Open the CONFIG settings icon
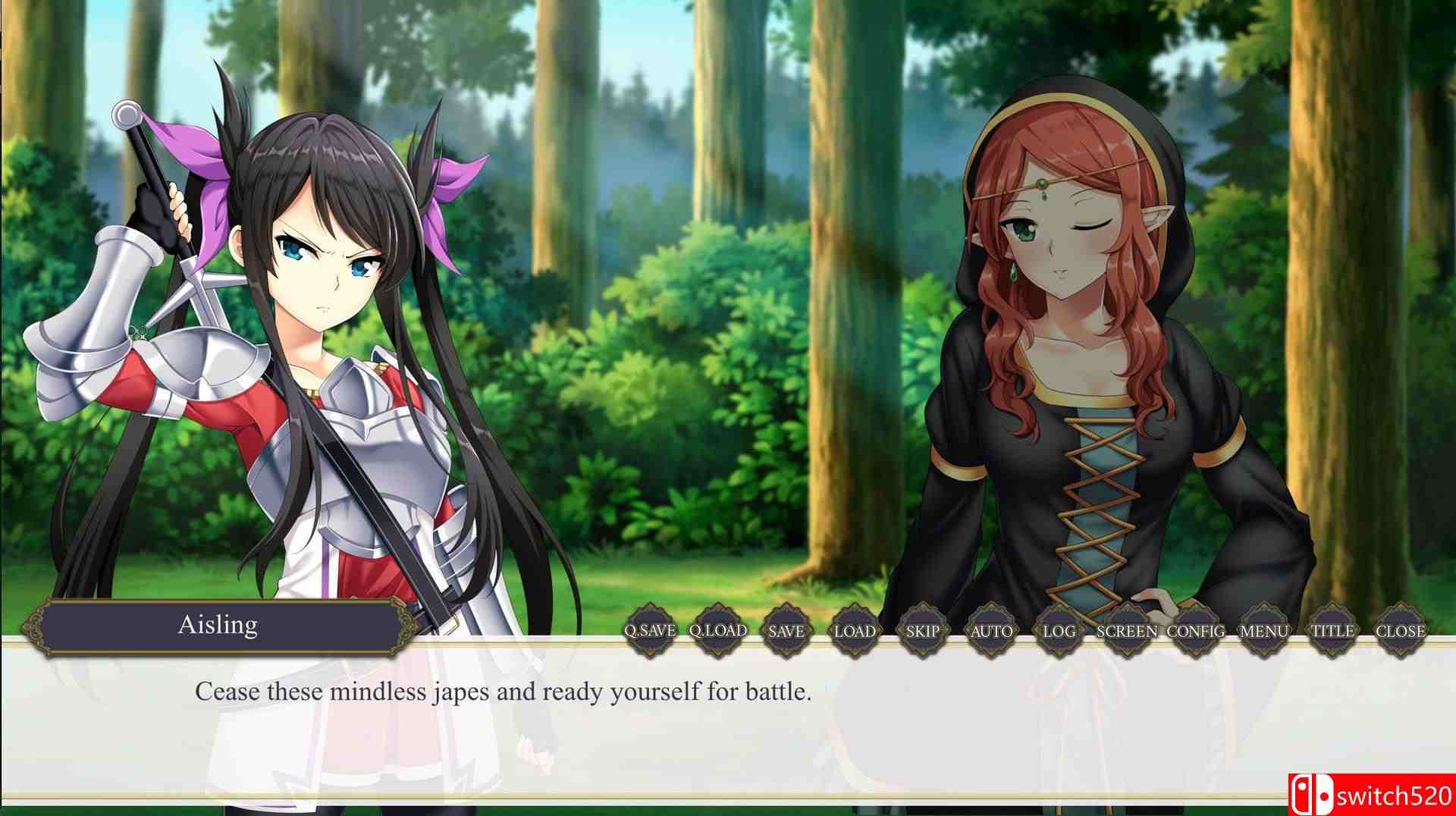 tap(1197, 630)
